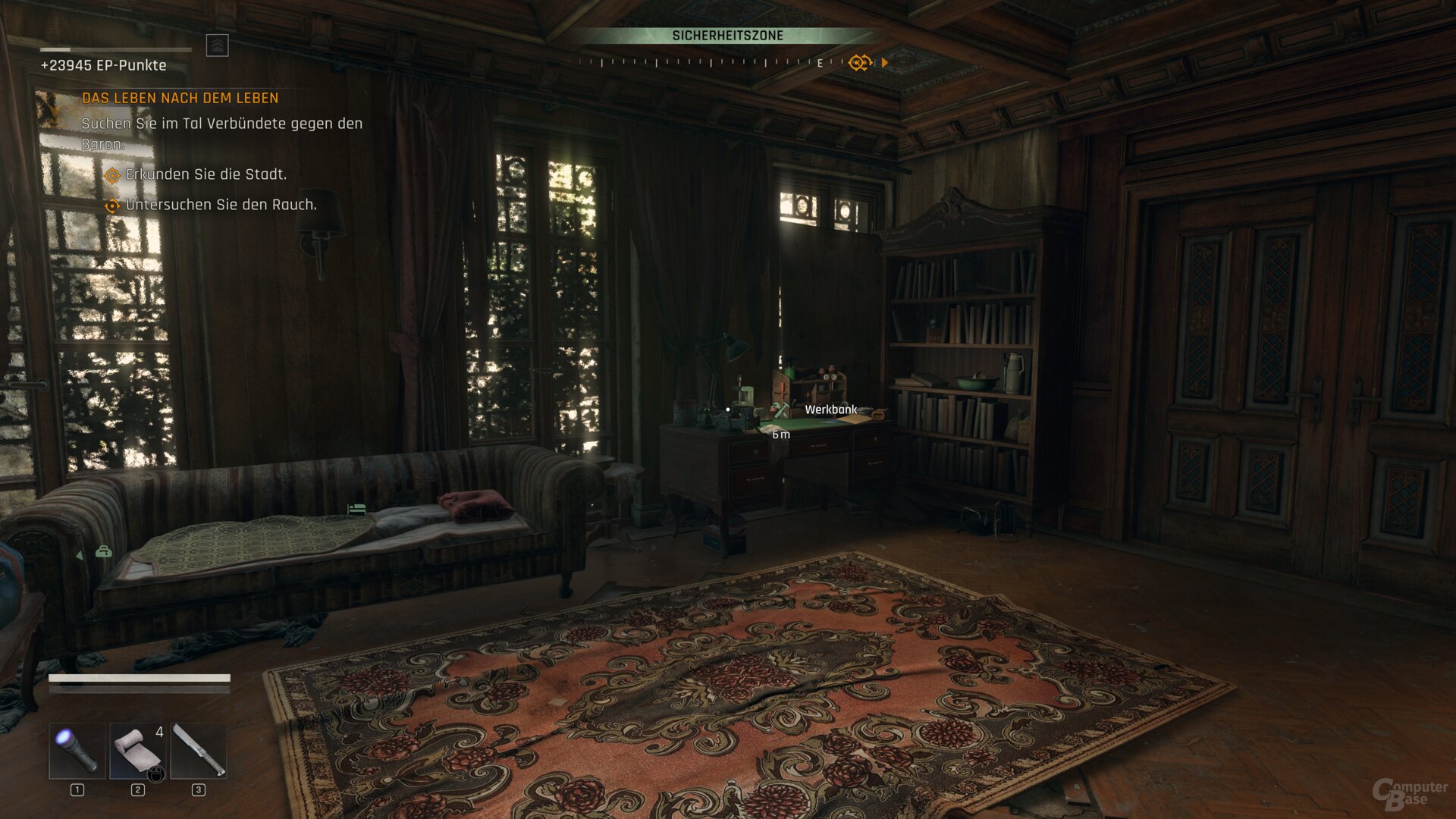Click the green stash marker beside the sofa
Image resolution: width=1456 pixels, height=819 pixels.
coord(103,552)
